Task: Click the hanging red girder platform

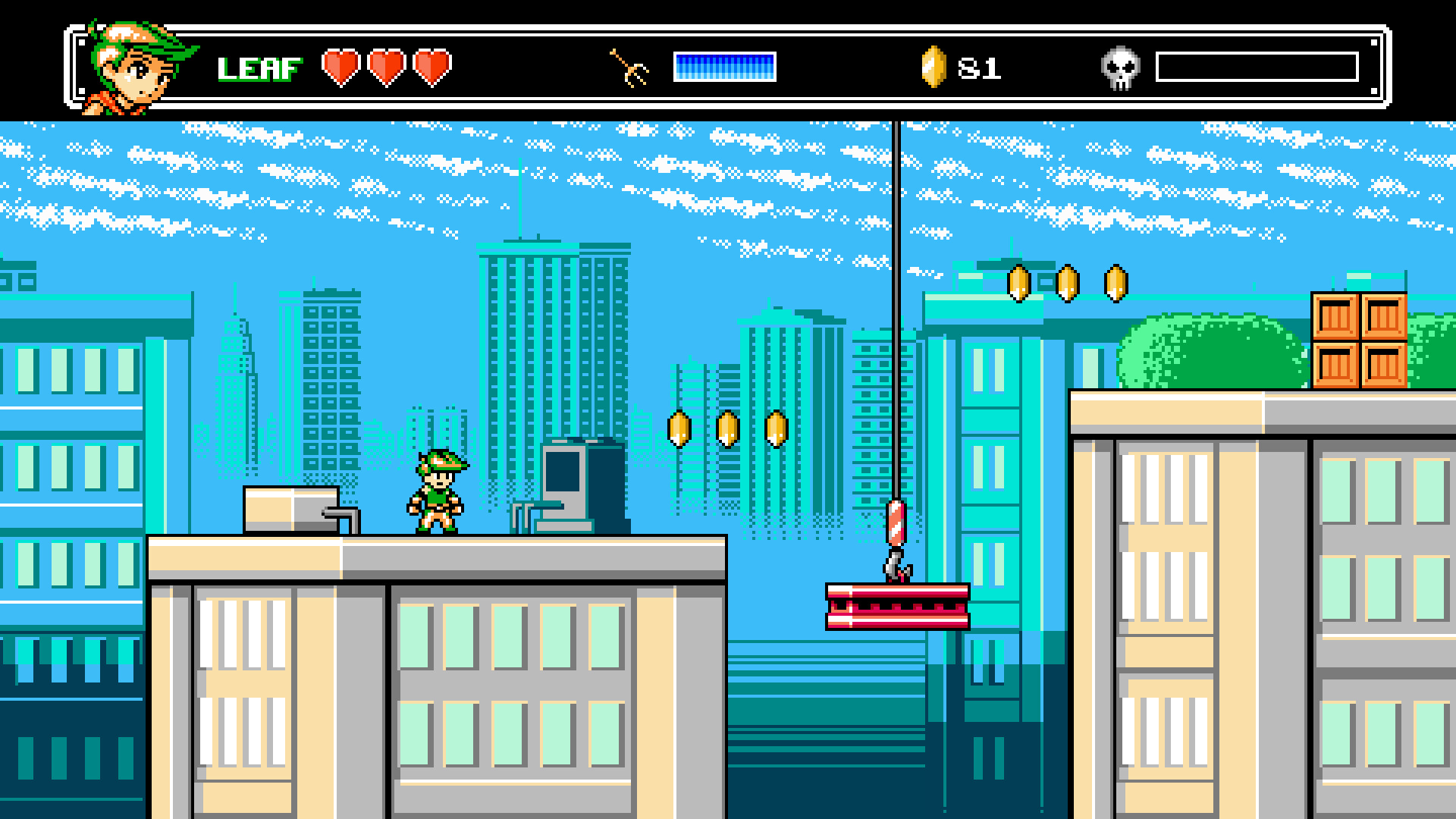Action: [x=897, y=607]
